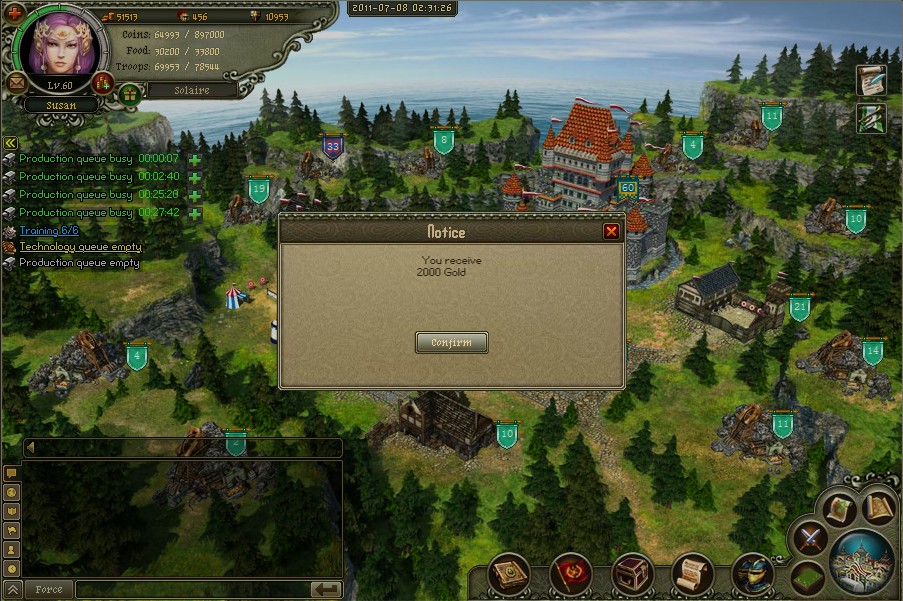Viewport: 903px width, 601px height.
Task: Switch to the city view globe
Action: [861, 558]
